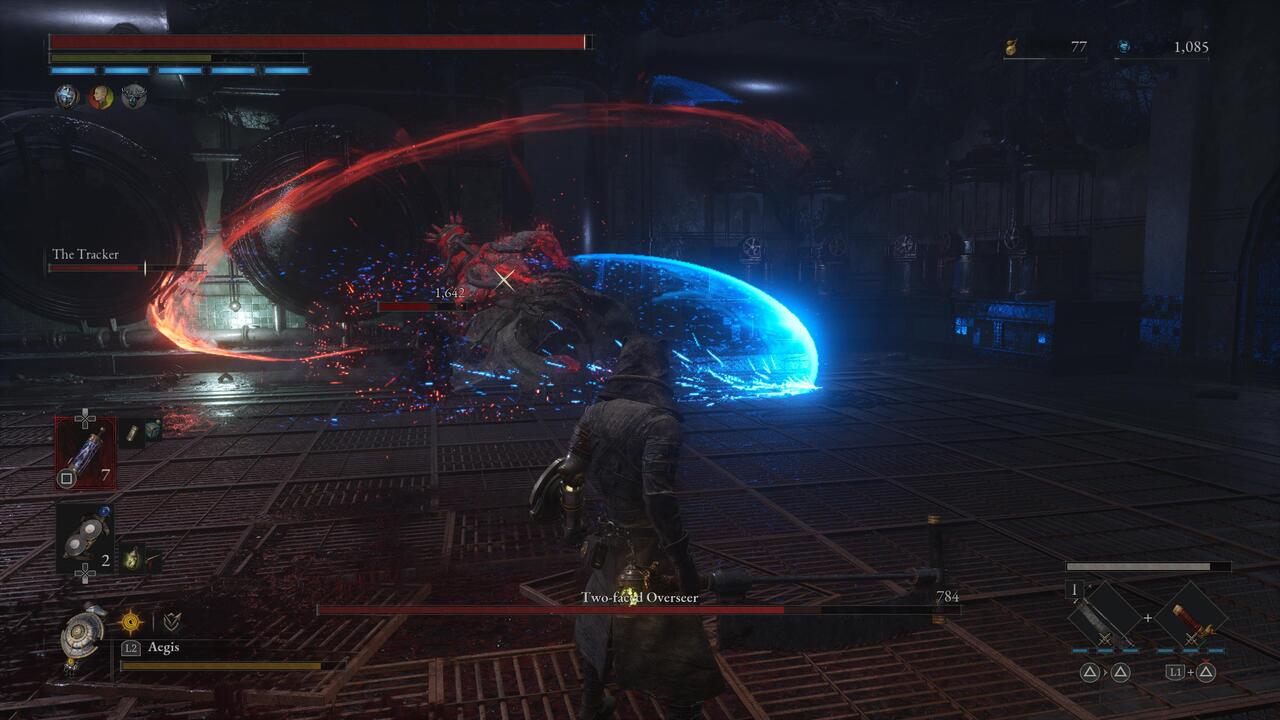Inspect the bald head portrait buff icon
The image size is (1280, 720).
point(100,97)
